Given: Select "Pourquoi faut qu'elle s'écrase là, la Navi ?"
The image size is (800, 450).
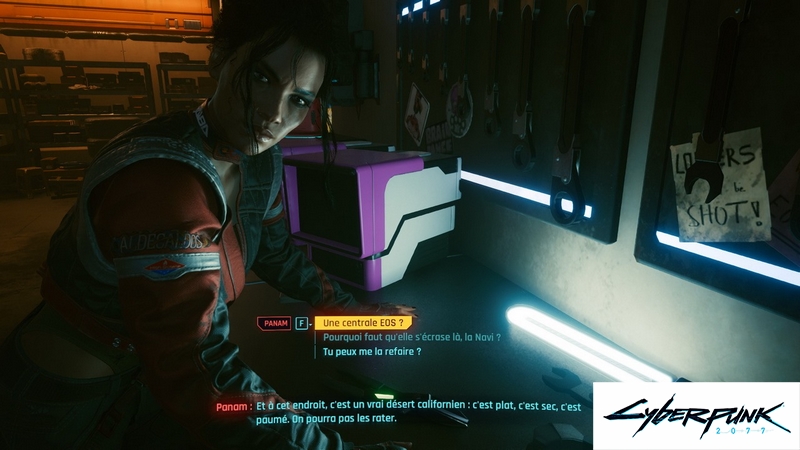Looking at the screenshot, I should pyautogui.click(x=410, y=338).
